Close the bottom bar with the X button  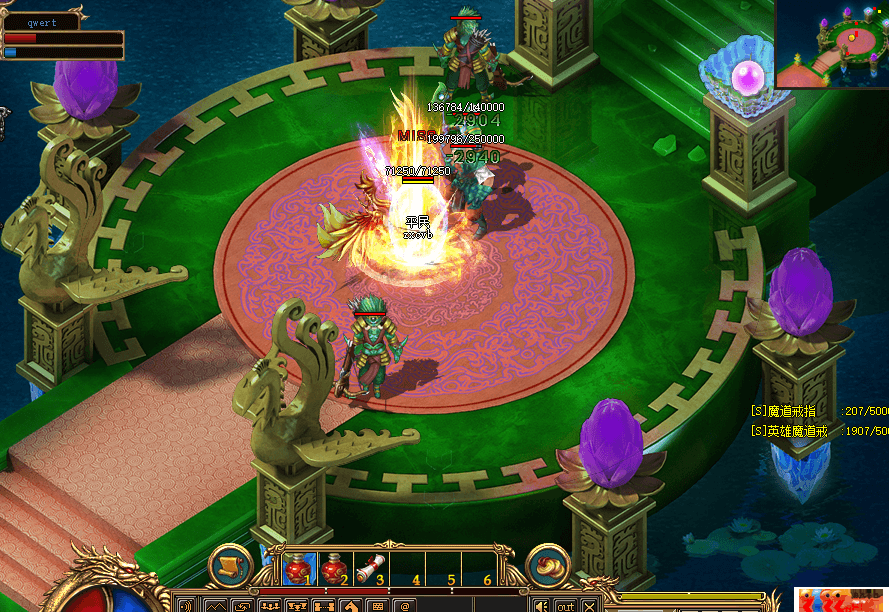coord(589,605)
